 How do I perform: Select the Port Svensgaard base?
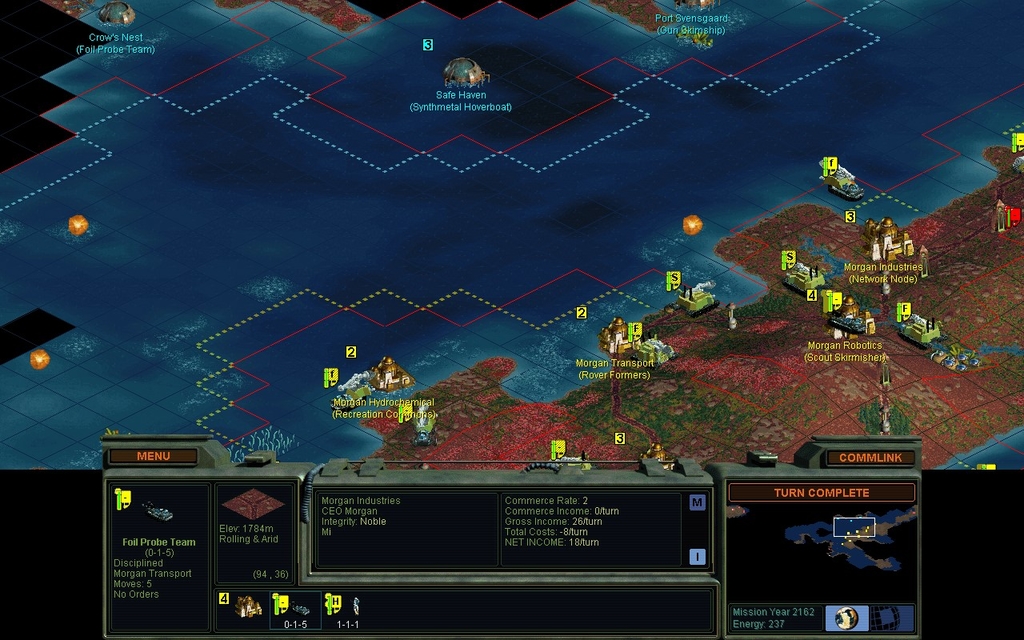click(x=693, y=5)
